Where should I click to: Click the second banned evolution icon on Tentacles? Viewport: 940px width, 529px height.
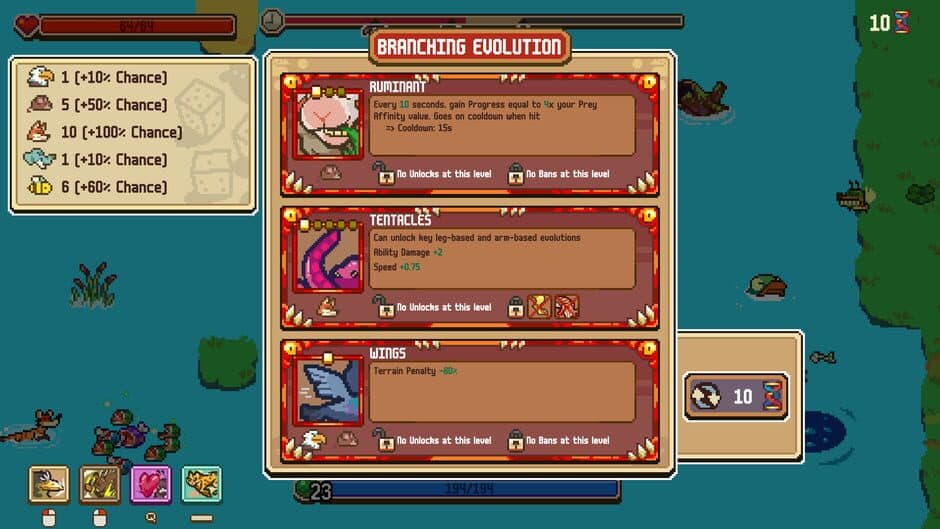(566, 306)
